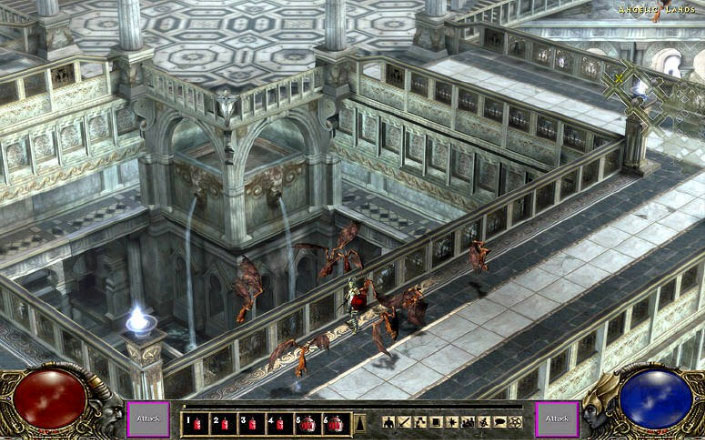Open the party group-of-figures icon
This screenshot has height=440, width=705.
tap(468, 422)
